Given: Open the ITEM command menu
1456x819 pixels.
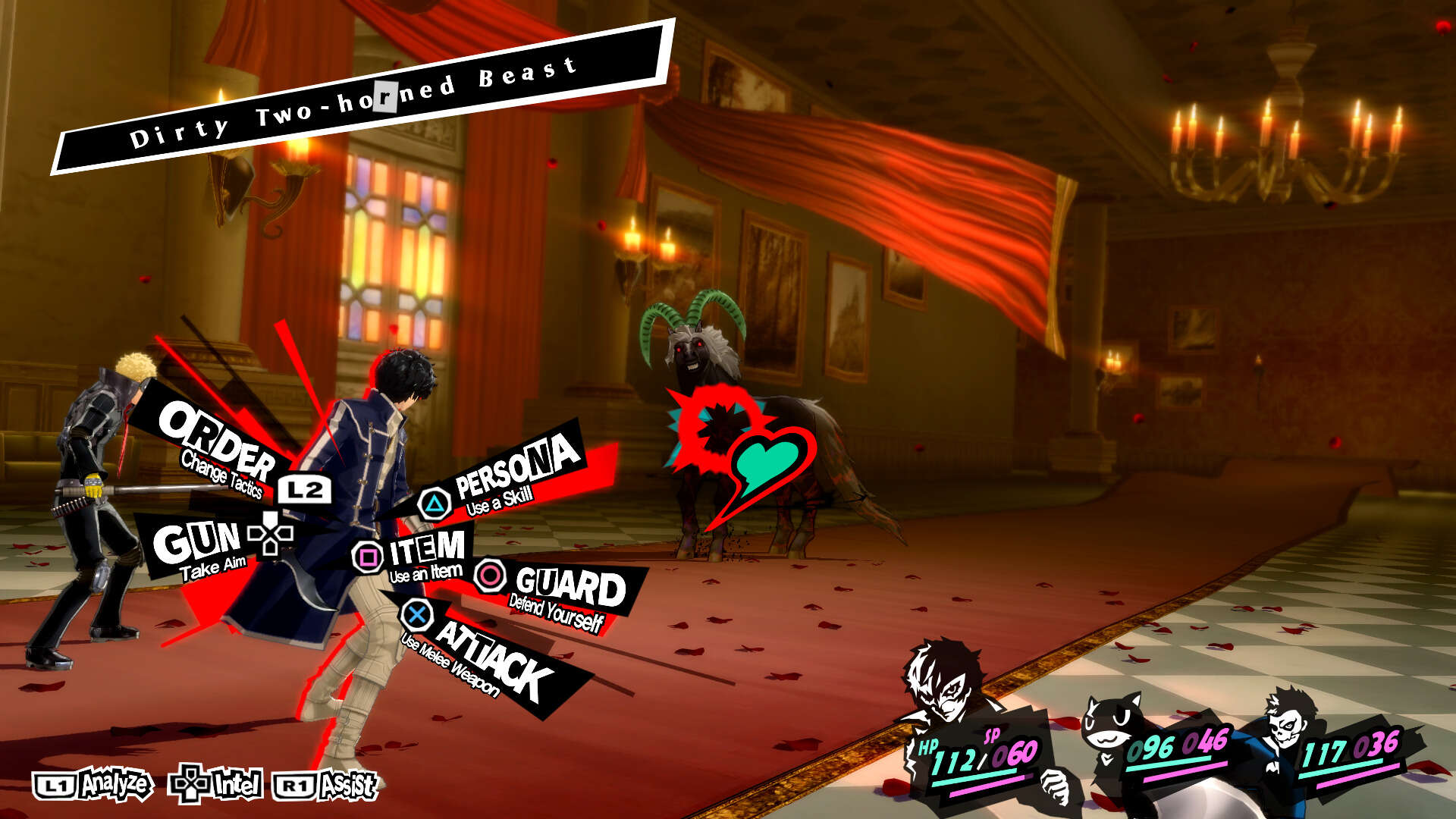Looking at the screenshot, I should point(426,551).
